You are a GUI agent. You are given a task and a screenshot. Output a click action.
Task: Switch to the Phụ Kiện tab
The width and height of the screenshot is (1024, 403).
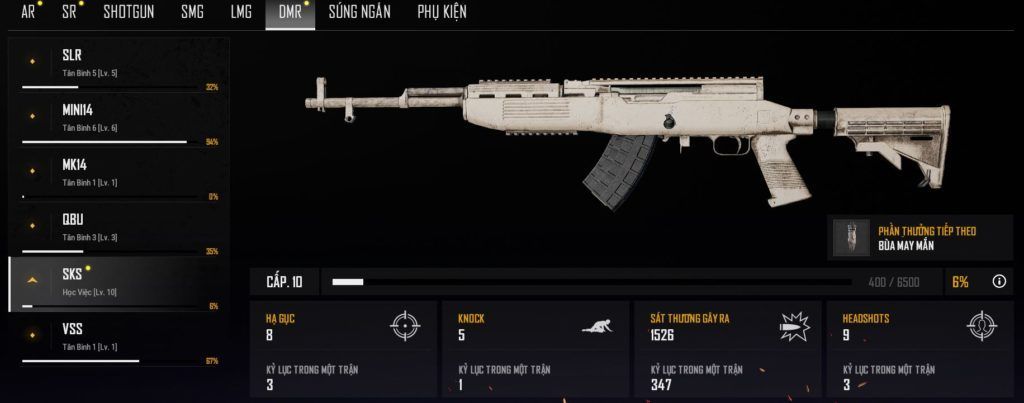pyautogui.click(x=441, y=12)
